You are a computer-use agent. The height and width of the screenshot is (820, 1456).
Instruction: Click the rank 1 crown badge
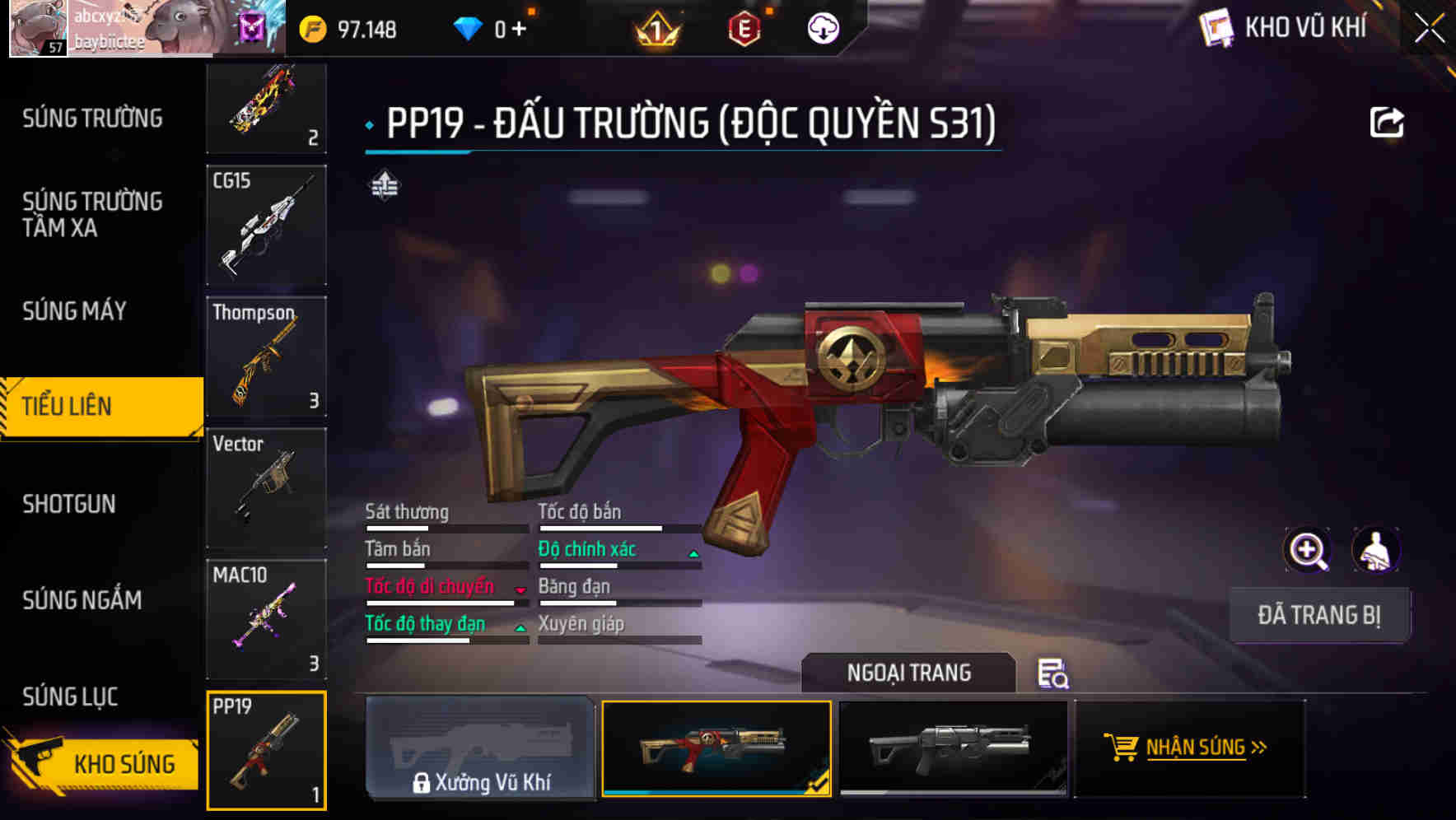(x=656, y=27)
